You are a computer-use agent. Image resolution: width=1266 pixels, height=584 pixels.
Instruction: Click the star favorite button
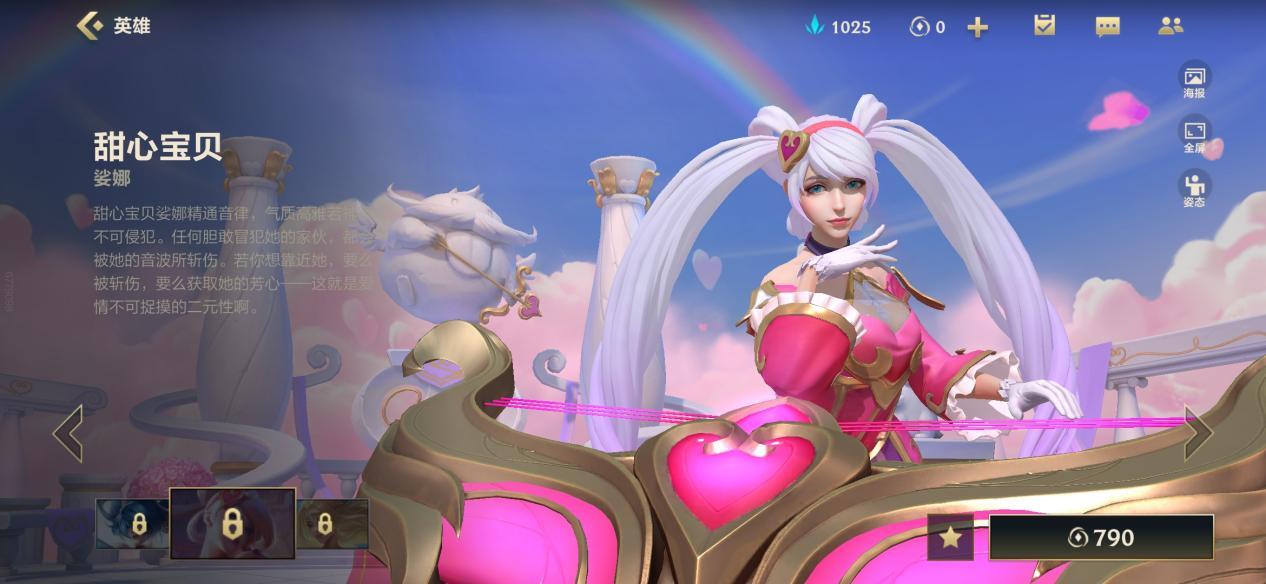pyautogui.click(x=950, y=538)
